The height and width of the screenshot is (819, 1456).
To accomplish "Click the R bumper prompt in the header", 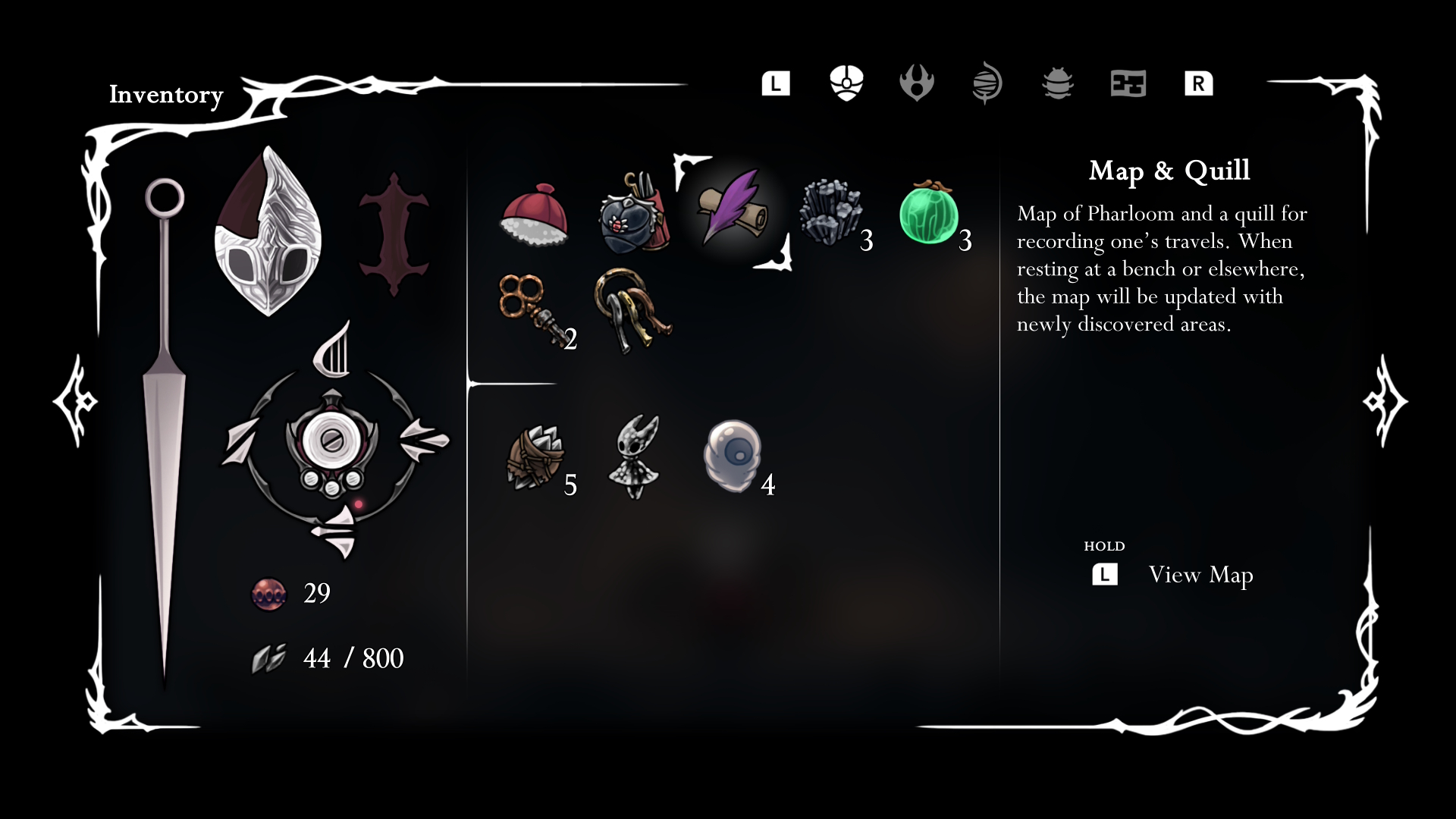I will pos(1197,83).
